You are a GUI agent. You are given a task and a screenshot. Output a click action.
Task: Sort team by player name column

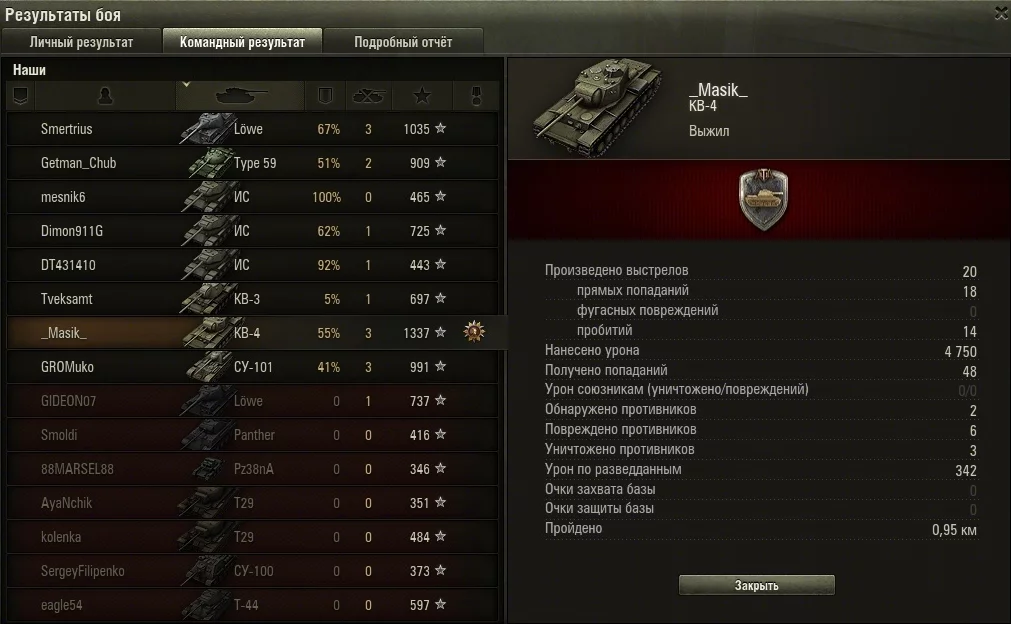pos(105,96)
